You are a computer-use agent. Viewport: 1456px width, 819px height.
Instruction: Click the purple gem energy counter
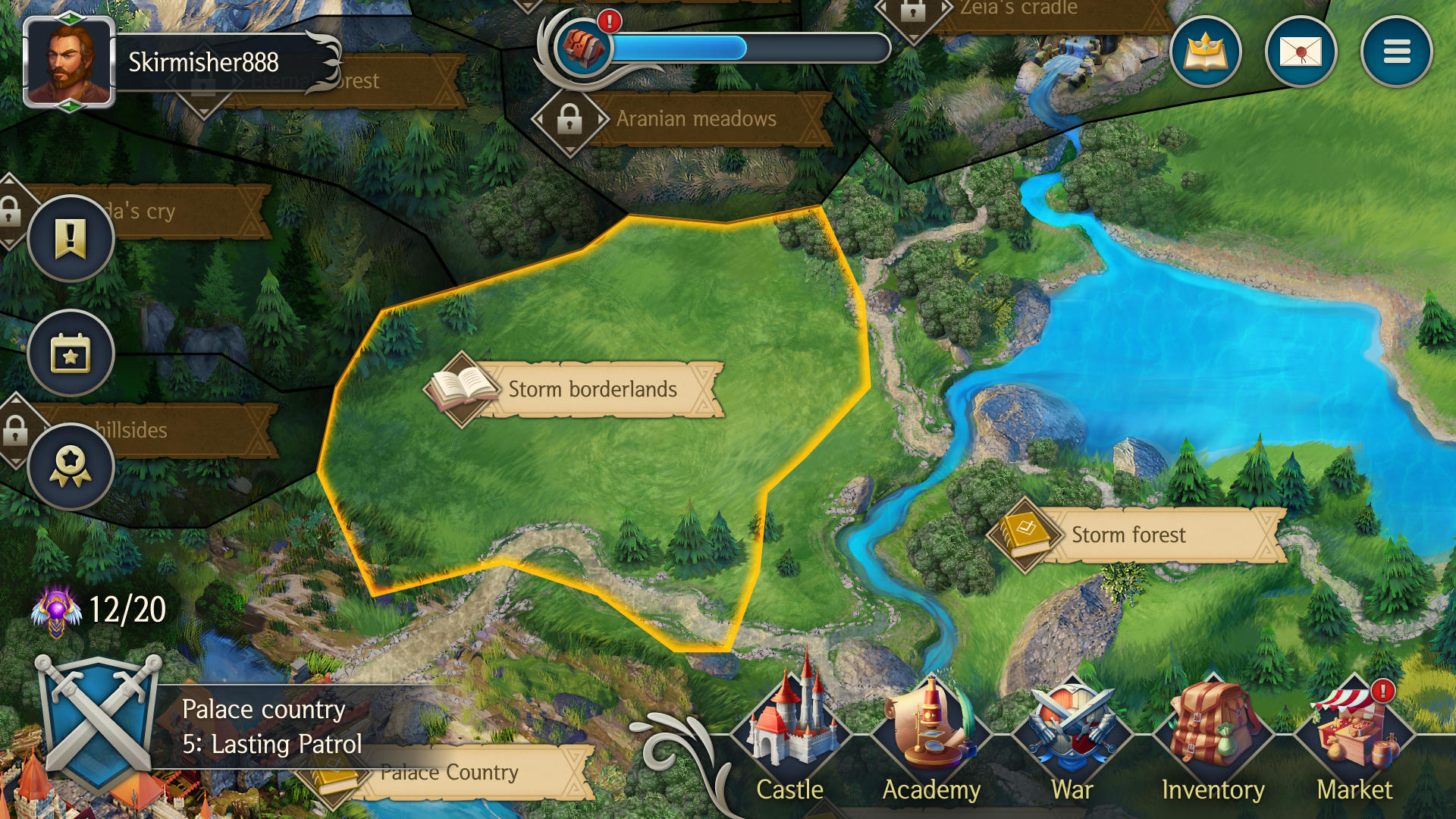point(99,610)
